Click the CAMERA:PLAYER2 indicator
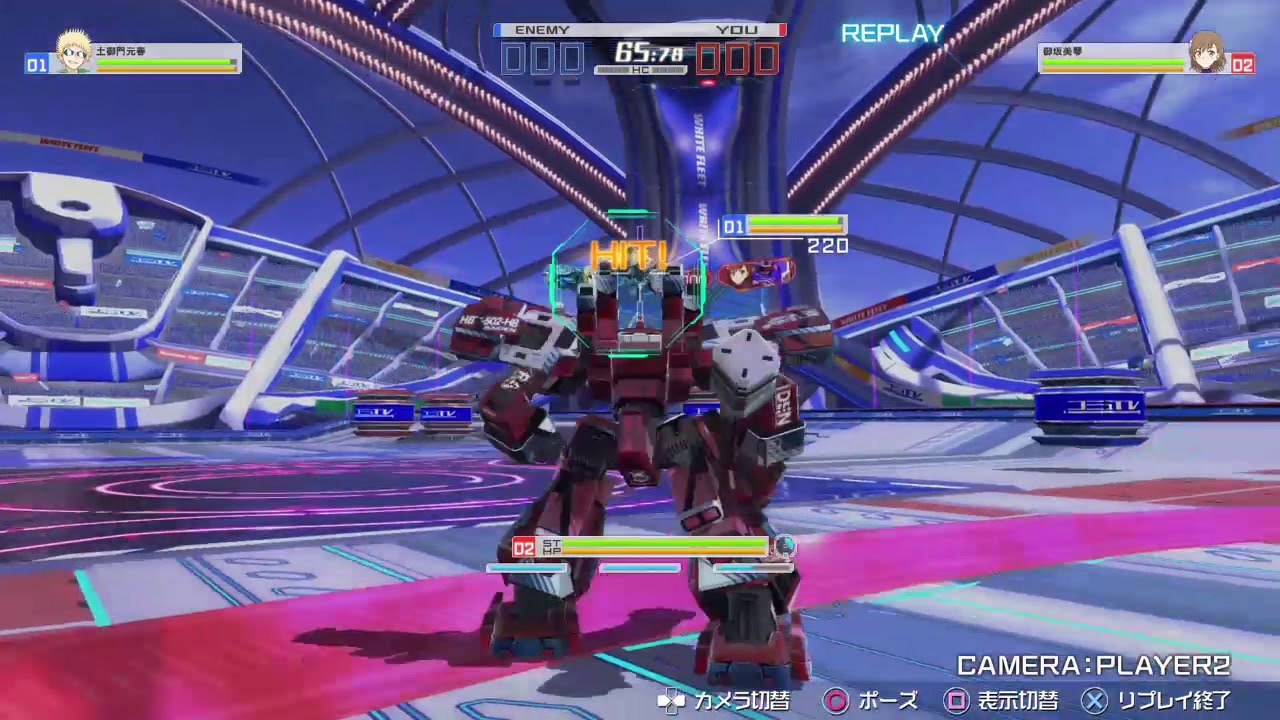This screenshot has width=1280, height=720. pyautogui.click(x=1092, y=662)
